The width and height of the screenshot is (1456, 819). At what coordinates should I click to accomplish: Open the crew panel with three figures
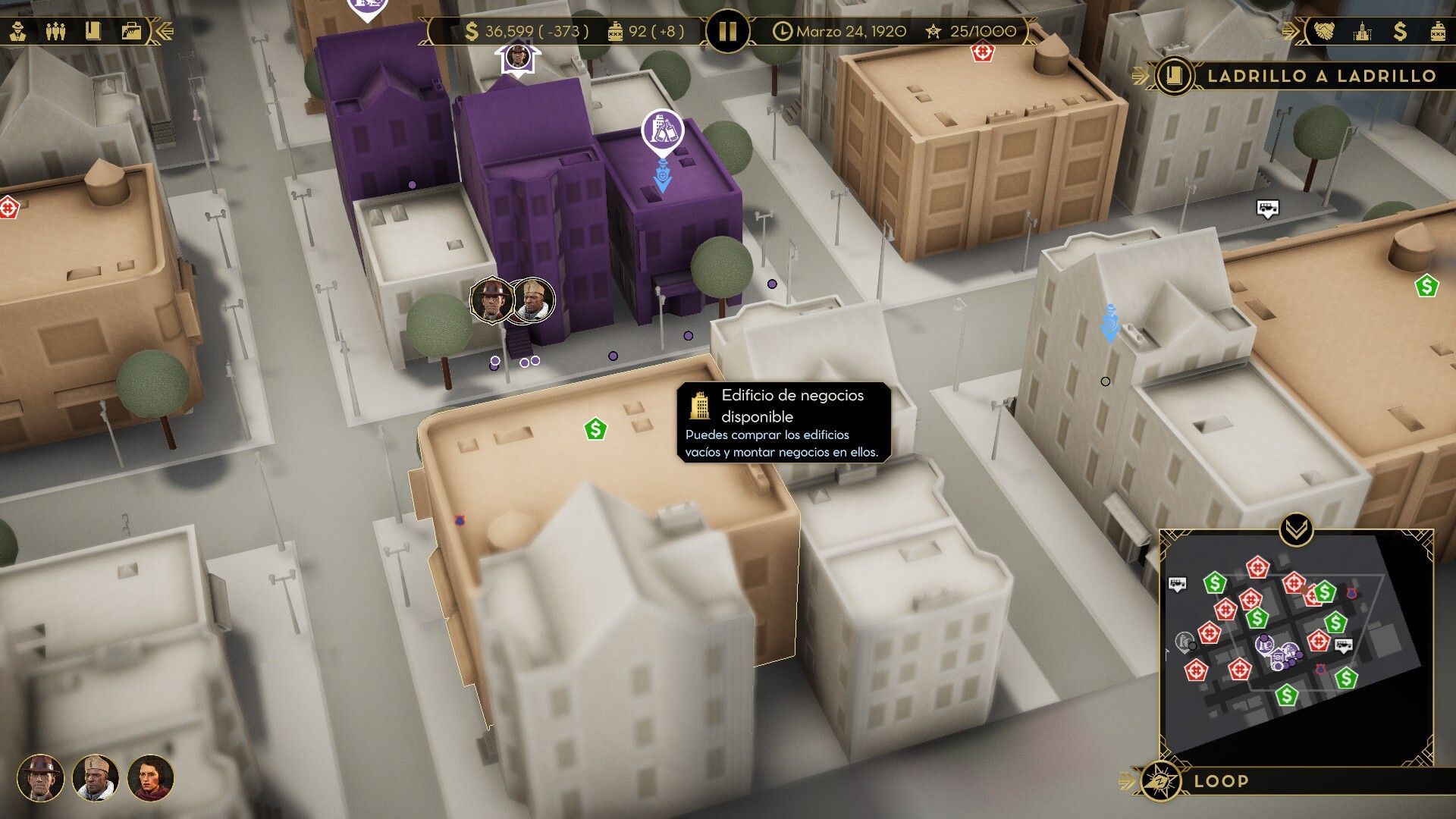[55, 32]
